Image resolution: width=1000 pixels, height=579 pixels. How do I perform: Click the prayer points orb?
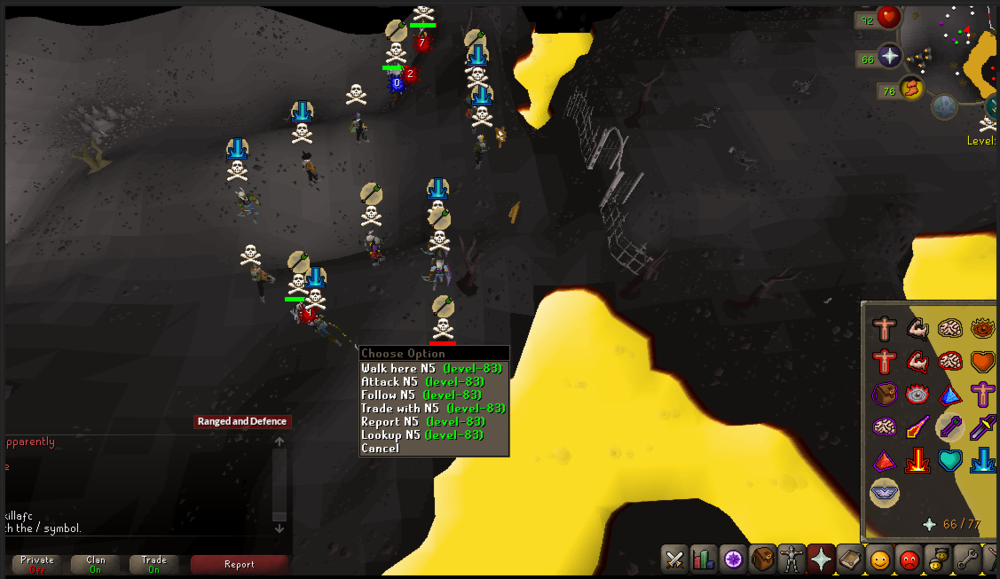[889, 55]
